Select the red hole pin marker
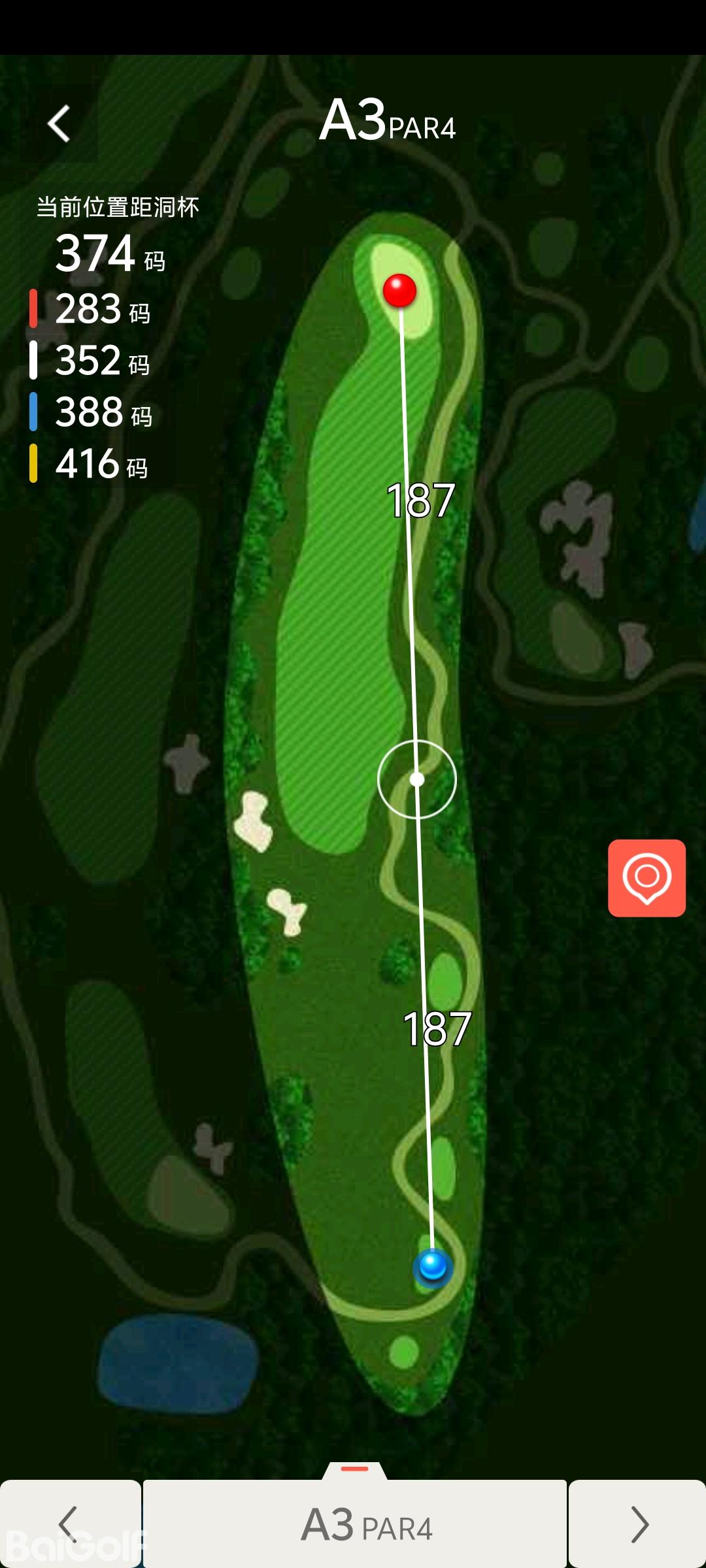The width and height of the screenshot is (706, 1568). tap(399, 290)
